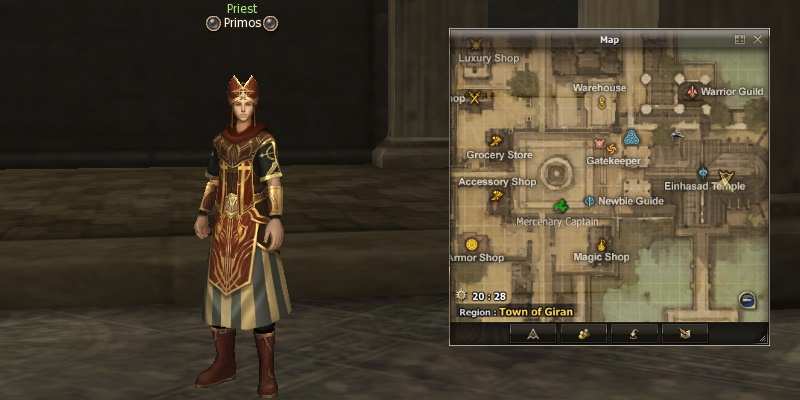Viewport: 800px width, 400px height.
Task: Click the Einhasad Temple marker
Action: click(725, 177)
